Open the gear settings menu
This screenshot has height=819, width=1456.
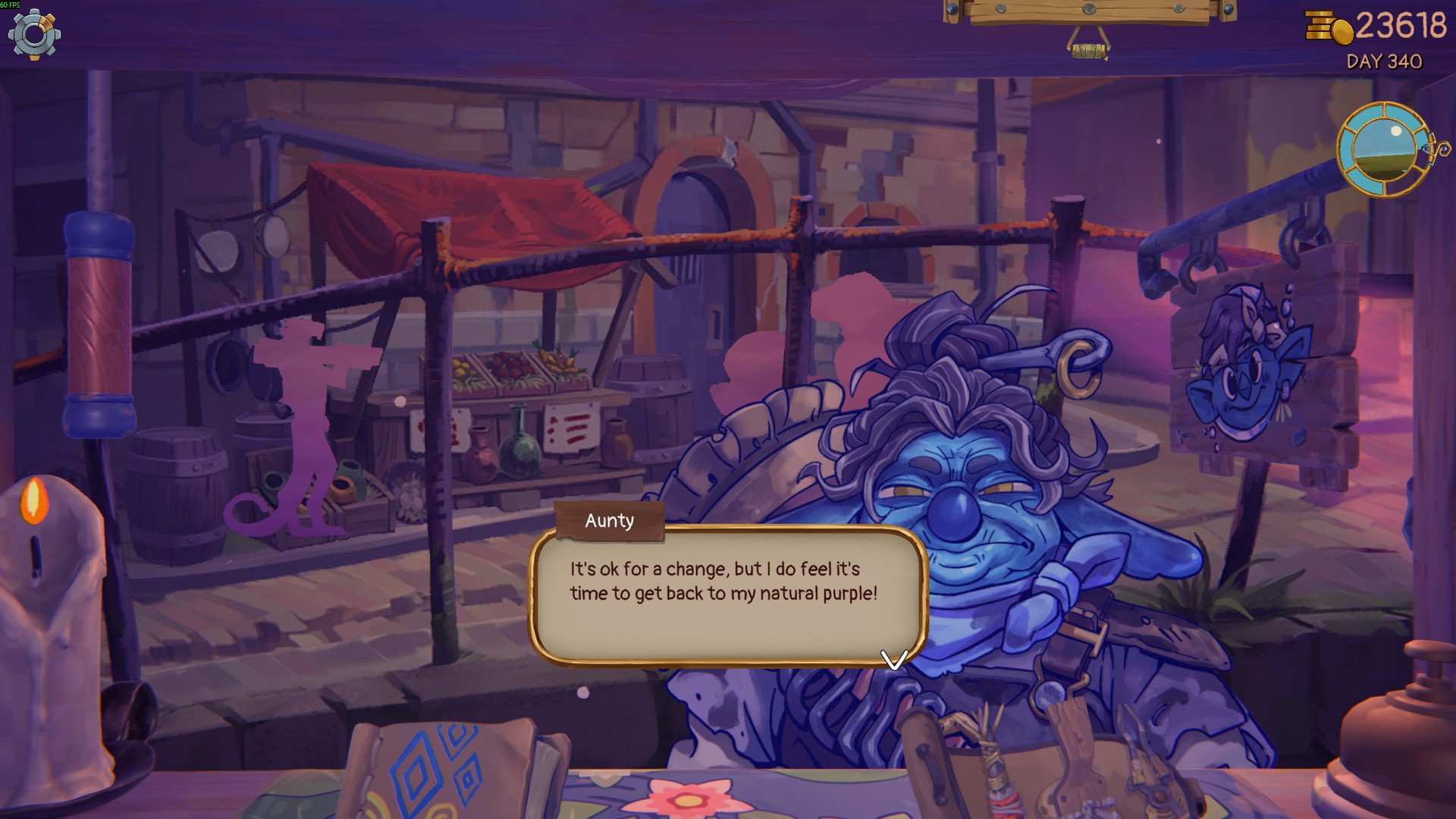coord(34,34)
